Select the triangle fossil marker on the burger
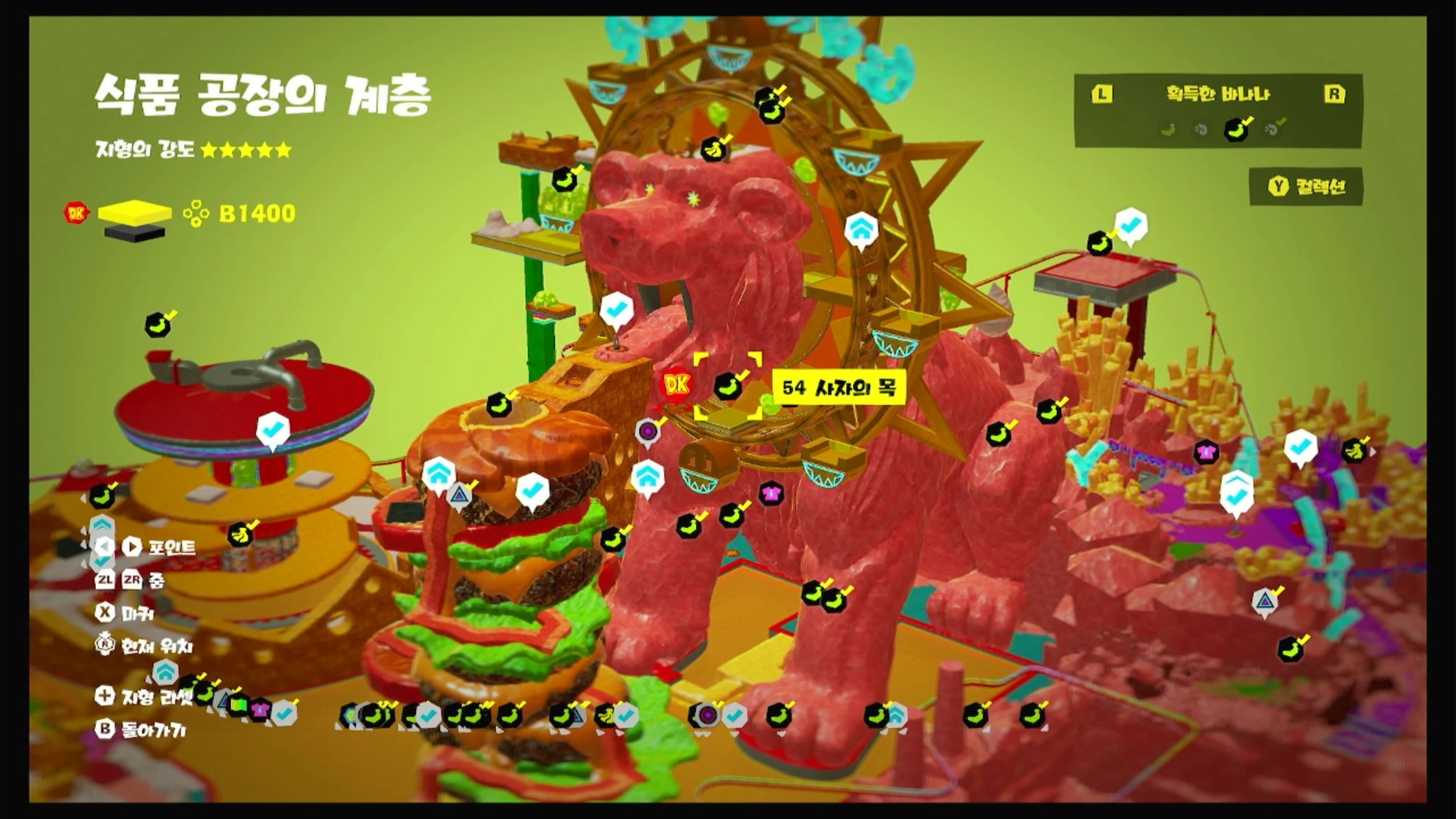Image resolution: width=1456 pixels, height=819 pixels. [458, 496]
